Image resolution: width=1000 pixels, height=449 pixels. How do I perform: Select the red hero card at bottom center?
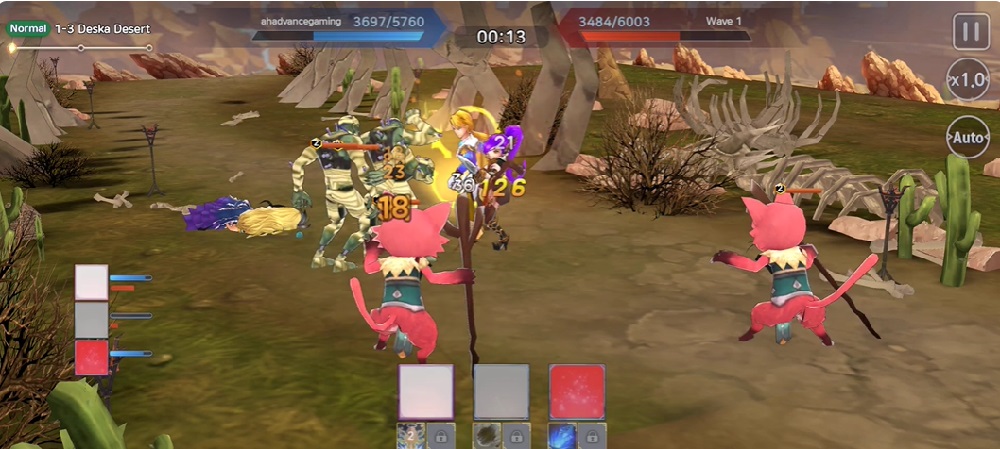pyautogui.click(x=577, y=391)
